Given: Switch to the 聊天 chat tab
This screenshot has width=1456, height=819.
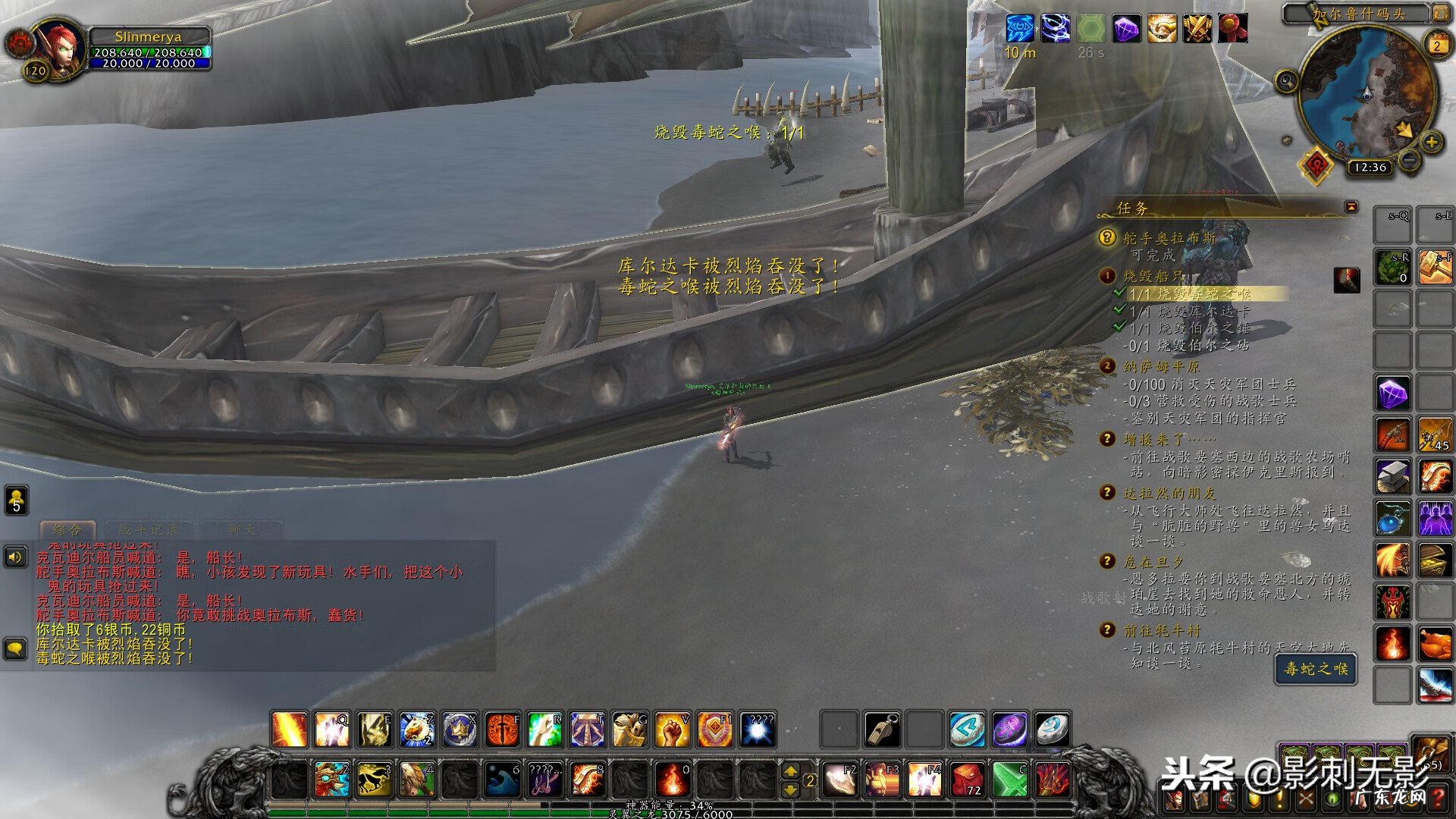Looking at the screenshot, I should click(x=241, y=529).
